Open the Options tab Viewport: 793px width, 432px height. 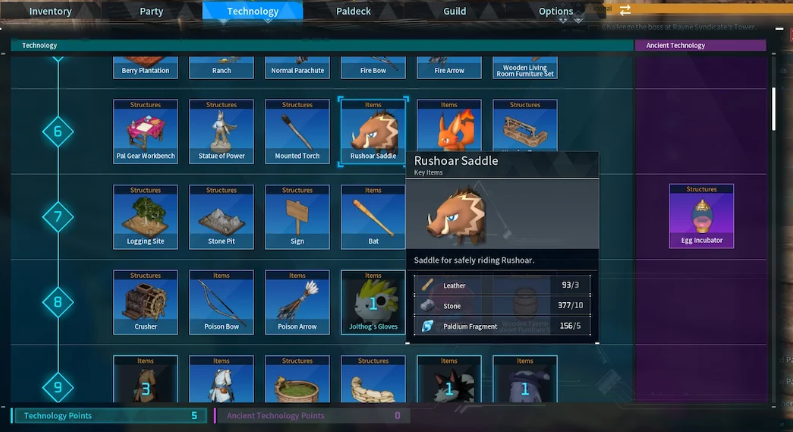pos(556,11)
